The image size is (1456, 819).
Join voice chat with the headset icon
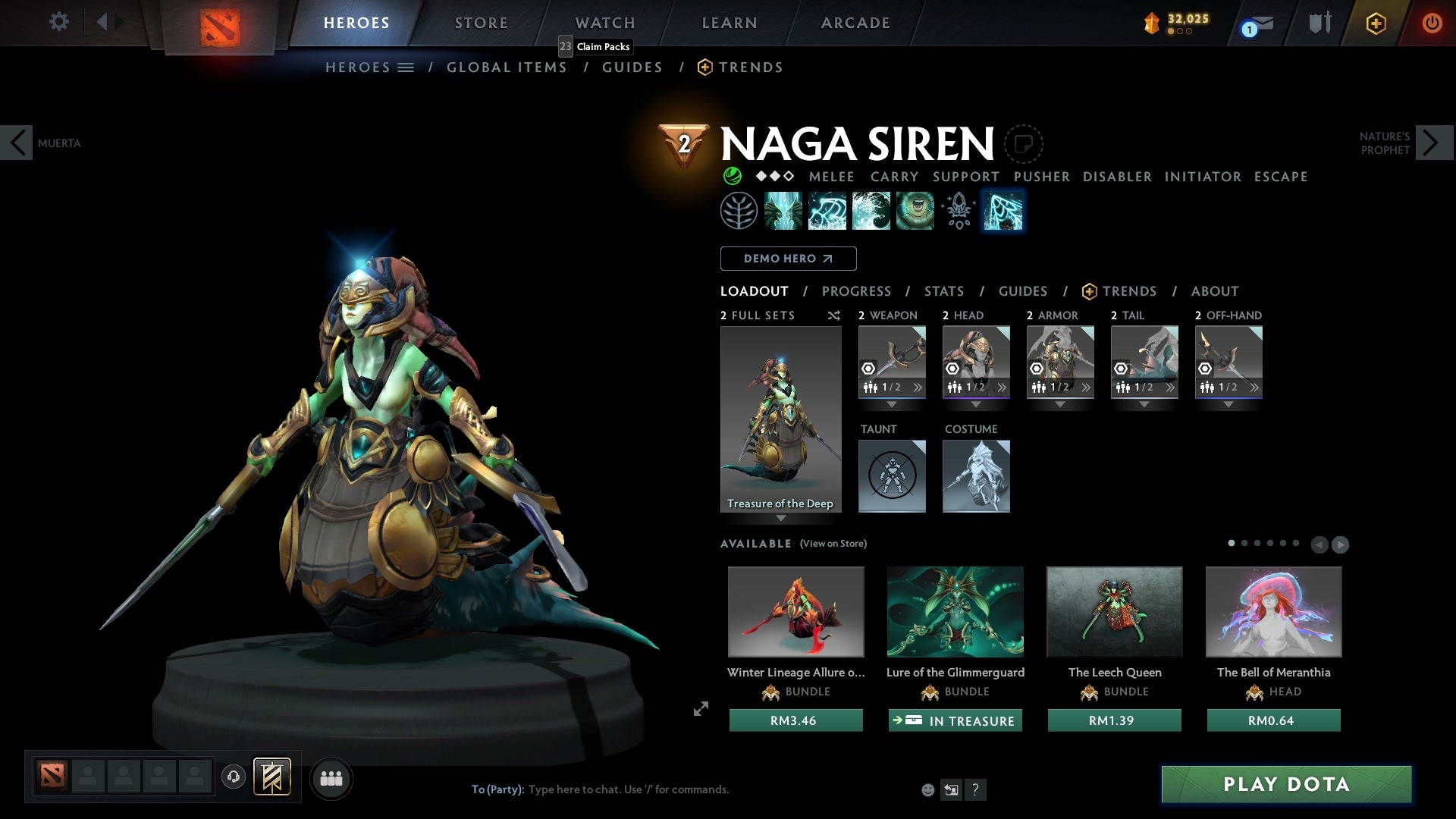233,778
